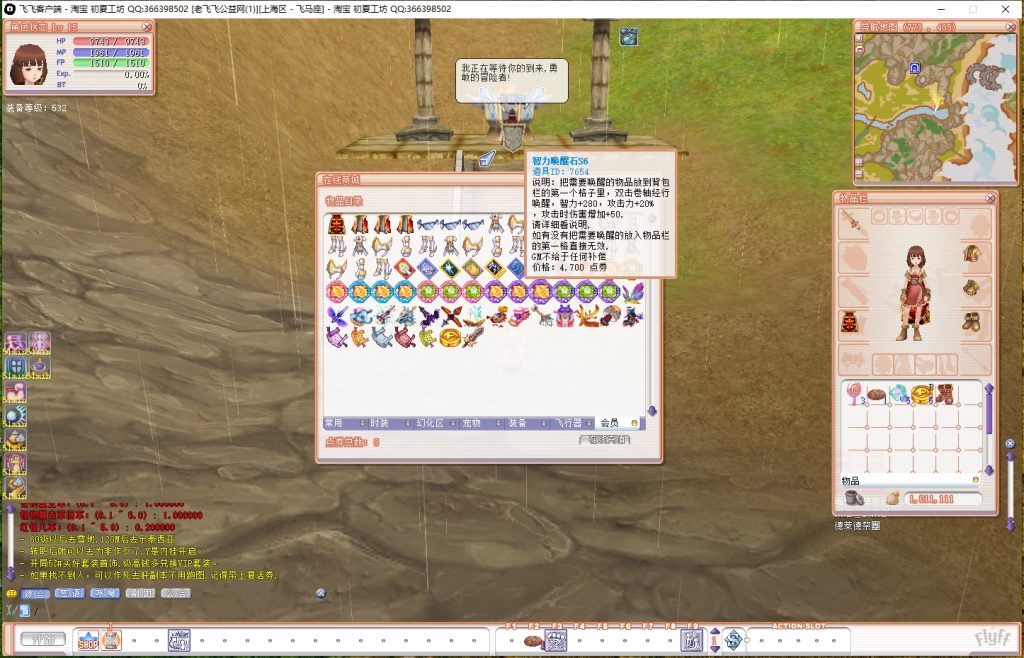
Task: Show the 宠物 pets category
Action: click(x=472, y=424)
